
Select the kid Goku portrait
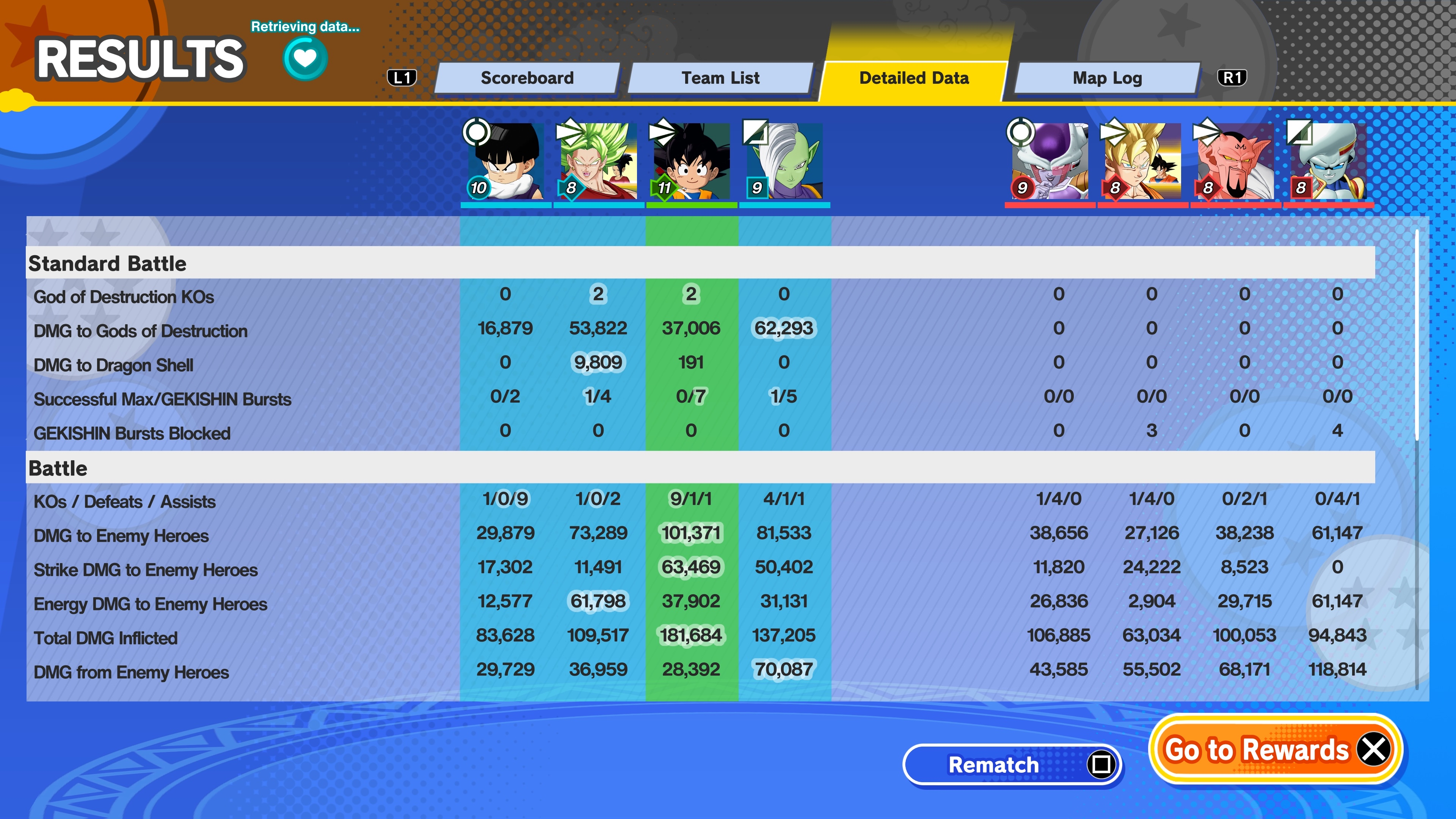point(691,162)
